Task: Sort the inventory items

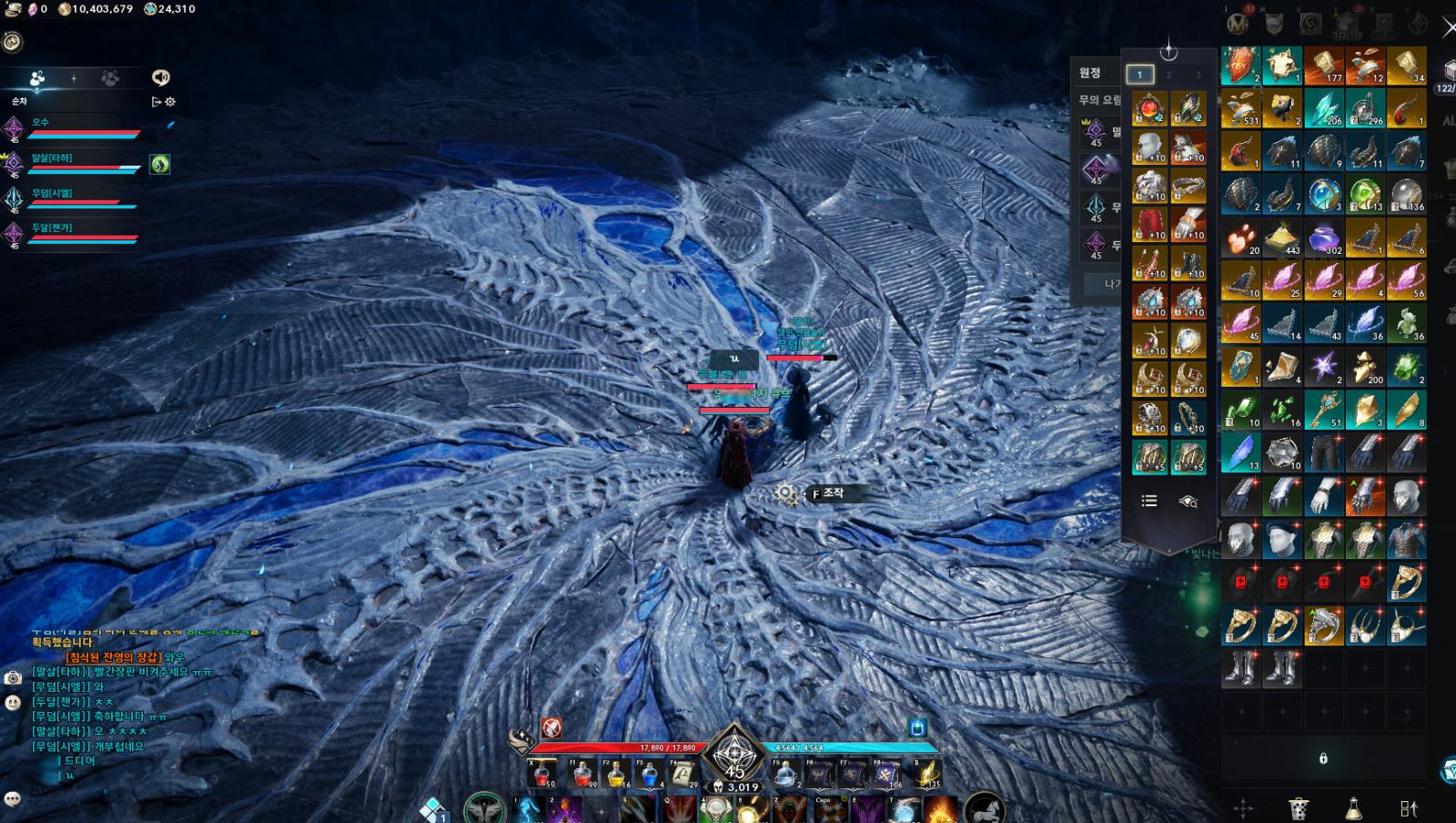Action: pos(1409,808)
